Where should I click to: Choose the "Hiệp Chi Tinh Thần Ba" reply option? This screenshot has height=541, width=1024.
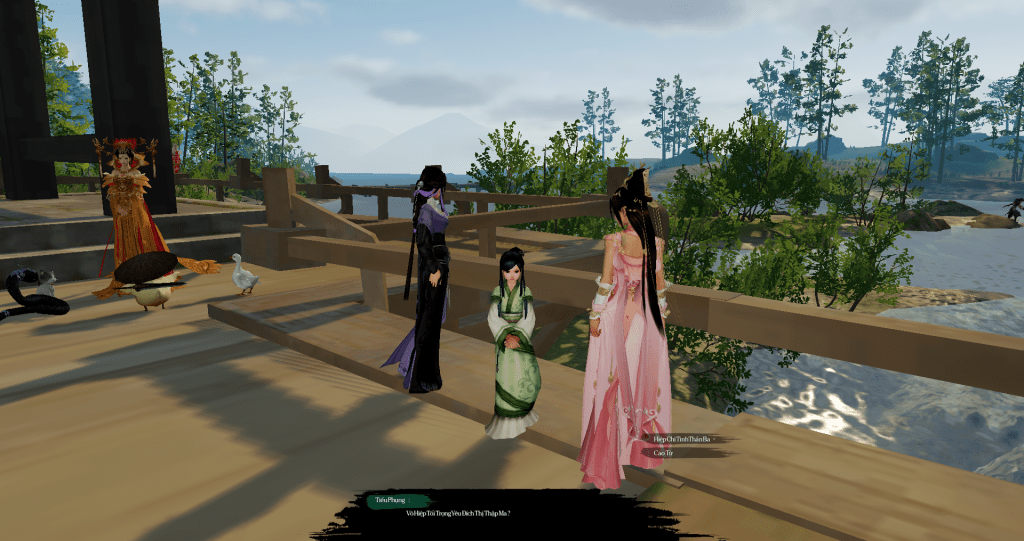pyautogui.click(x=681, y=438)
